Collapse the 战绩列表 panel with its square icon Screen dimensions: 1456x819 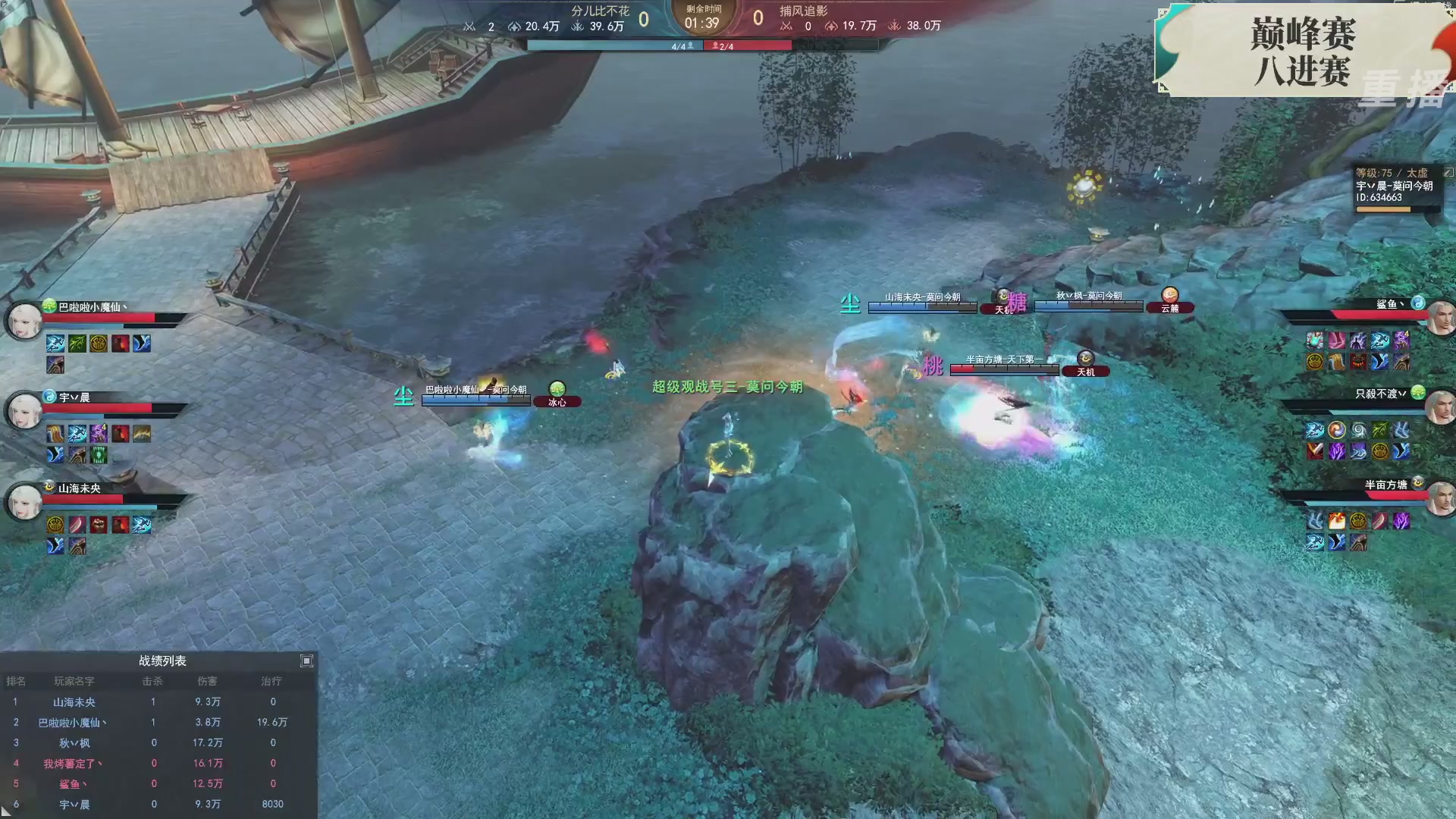click(x=307, y=661)
